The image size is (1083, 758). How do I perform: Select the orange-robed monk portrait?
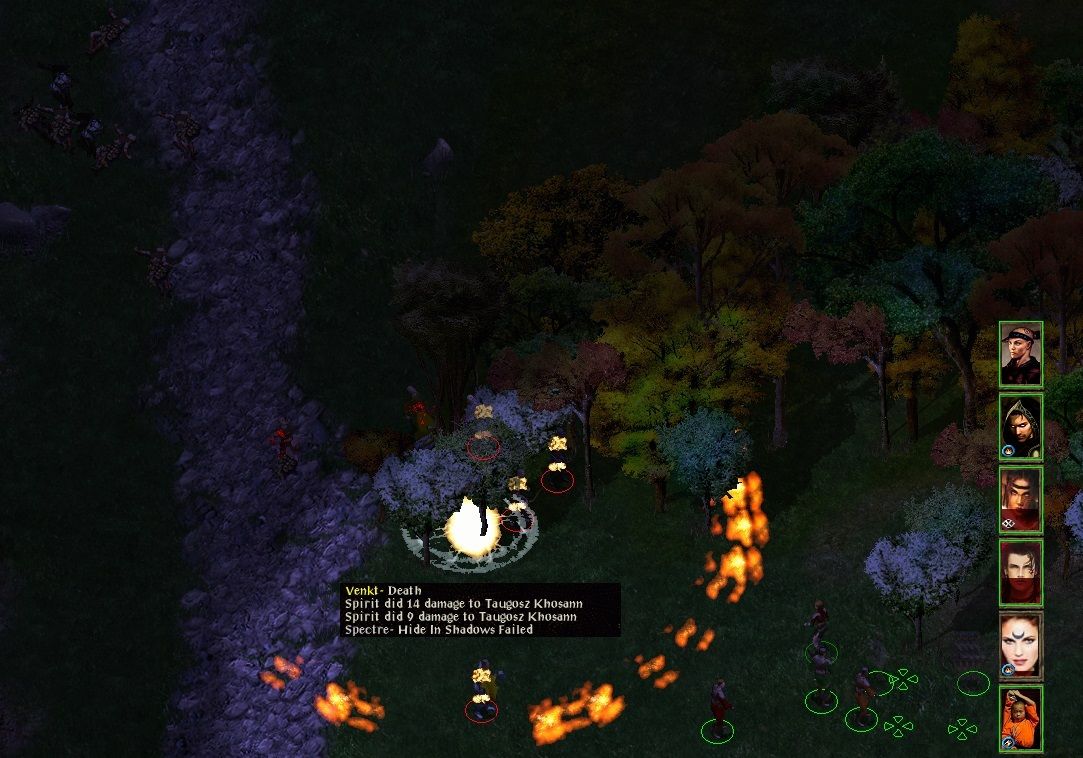coord(1021,718)
